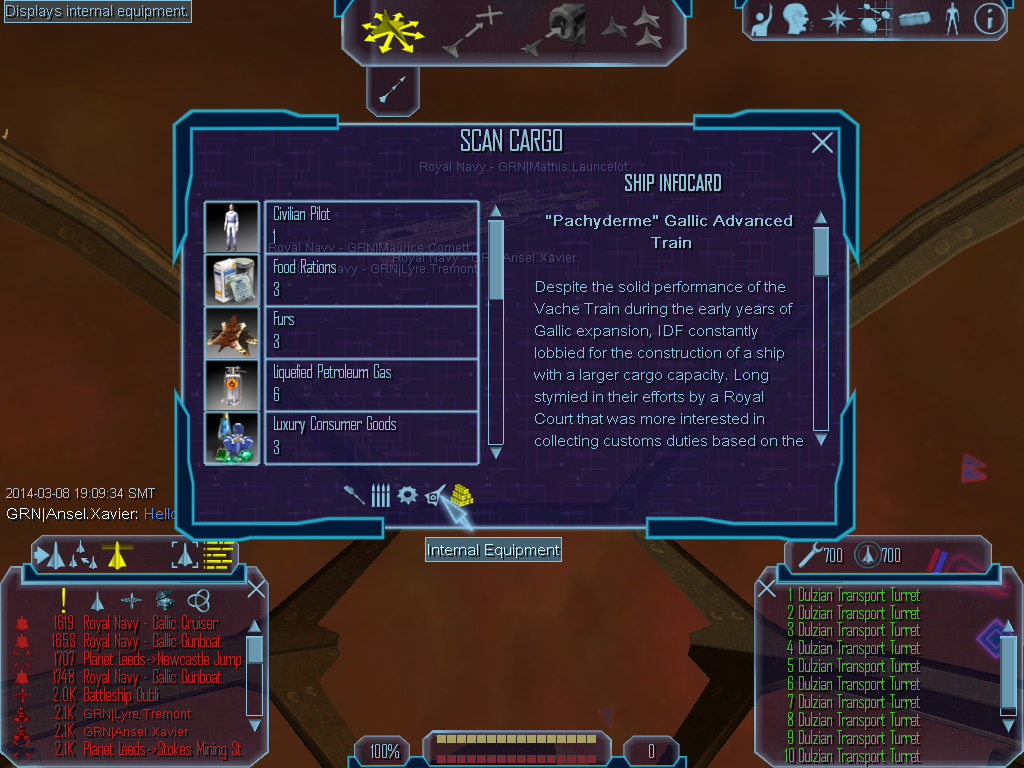This screenshot has height=768, width=1024.
Task: Close the contact list panel
Action: (x=256, y=588)
